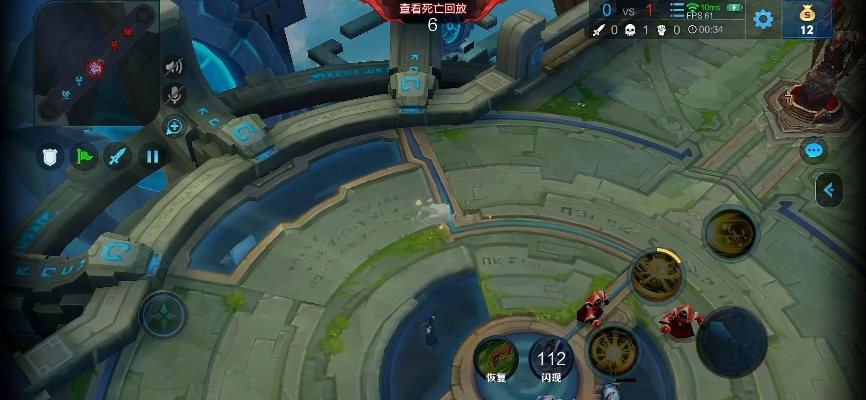Tap the large basic attack button
This screenshot has width=866, height=400.
pyautogui.click(x=732, y=340)
